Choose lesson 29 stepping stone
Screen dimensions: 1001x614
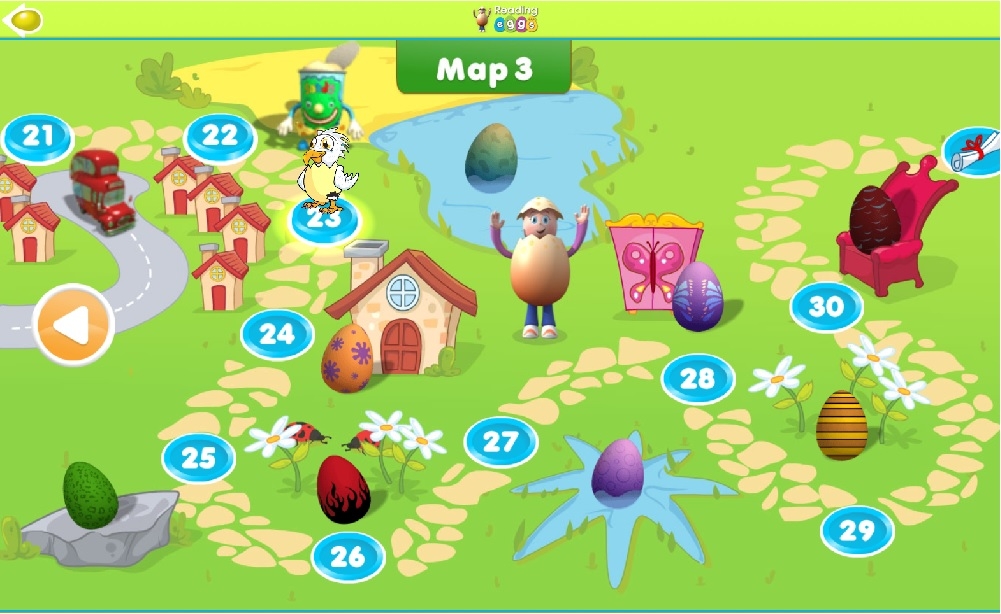[857, 531]
